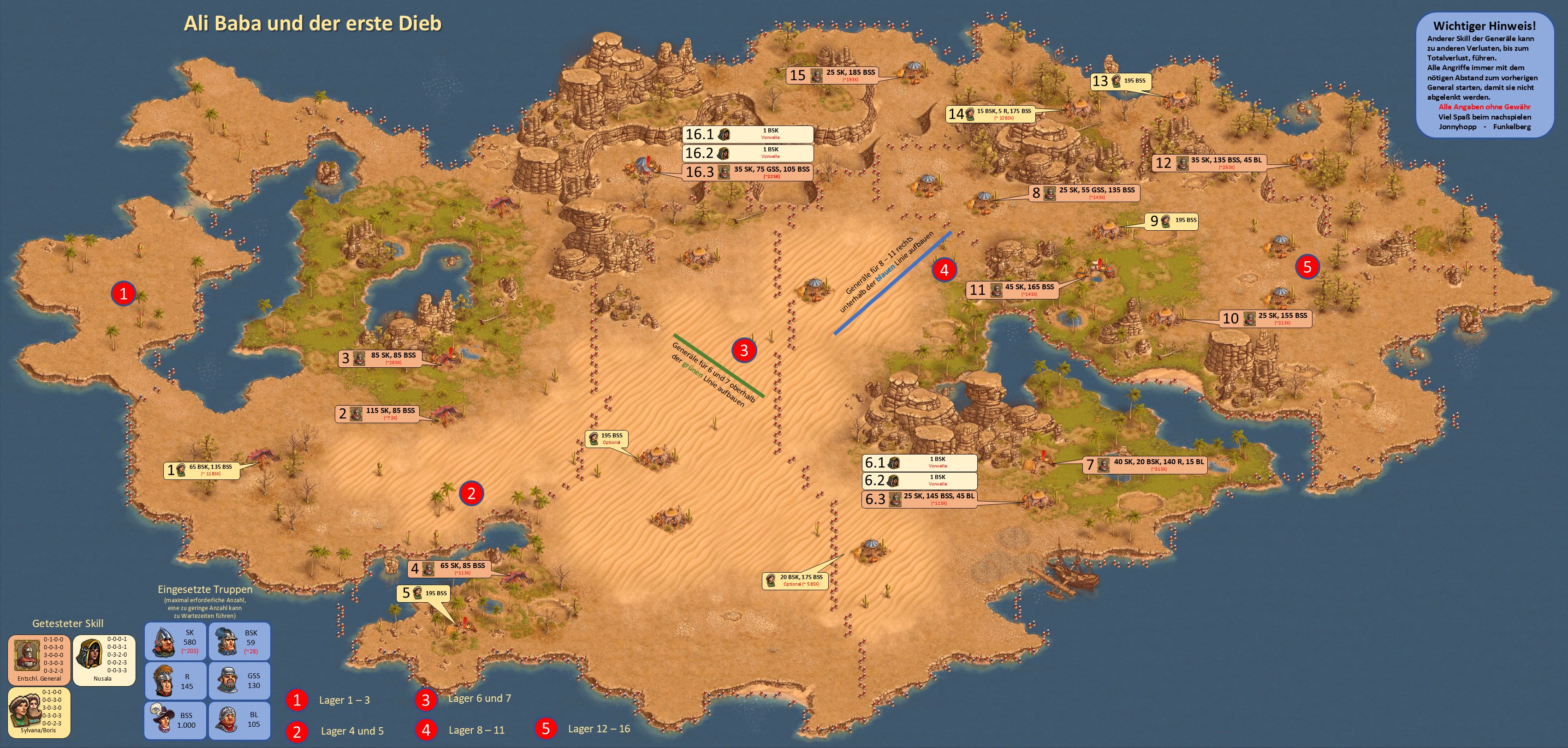Viewport: 1568px width, 748px height.
Task: Click the camp 15 label showing 25 SK, 185 BSS
Action: (841, 75)
